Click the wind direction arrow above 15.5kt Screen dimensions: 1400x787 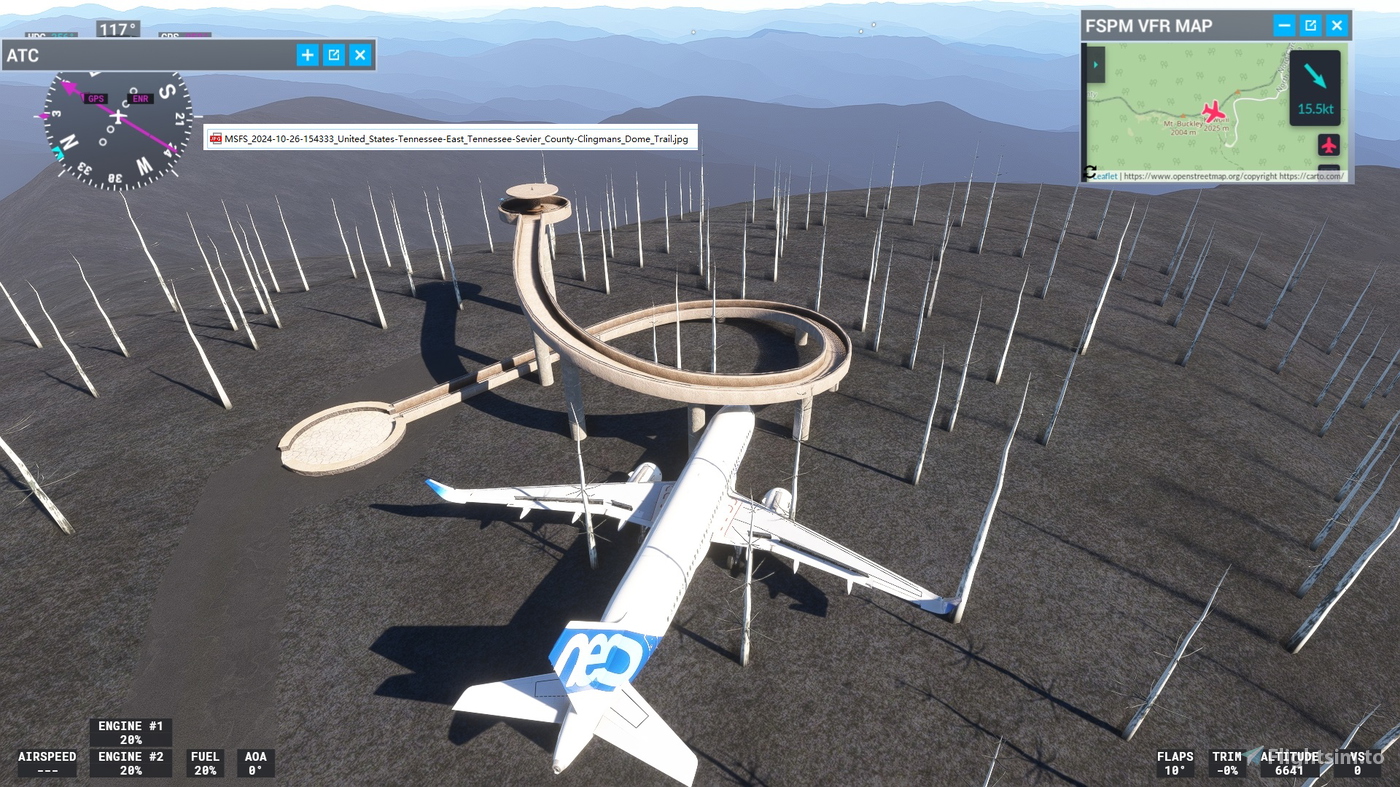pos(1313,75)
